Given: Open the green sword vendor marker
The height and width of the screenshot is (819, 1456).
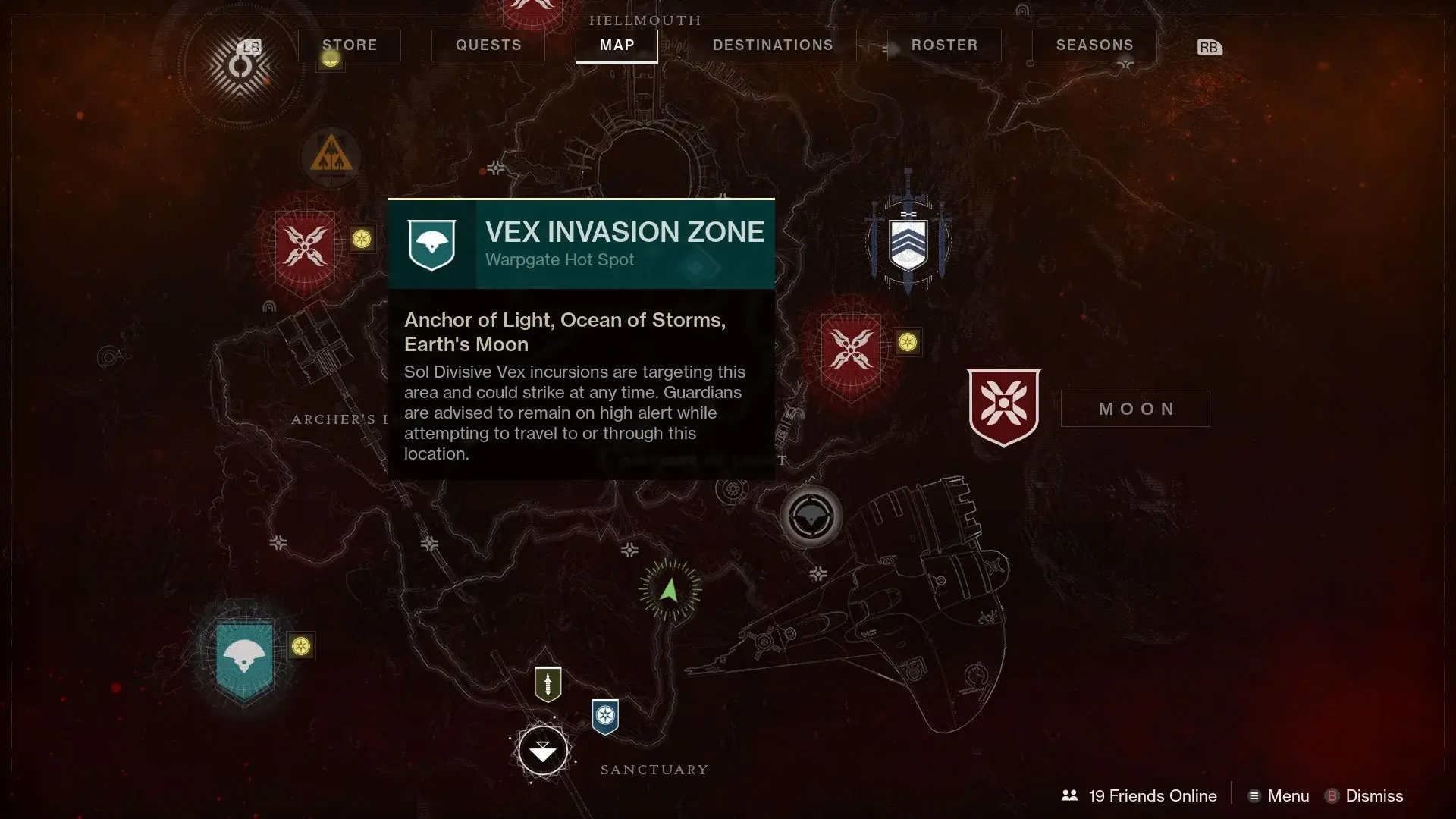Looking at the screenshot, I should coord(548,684).
